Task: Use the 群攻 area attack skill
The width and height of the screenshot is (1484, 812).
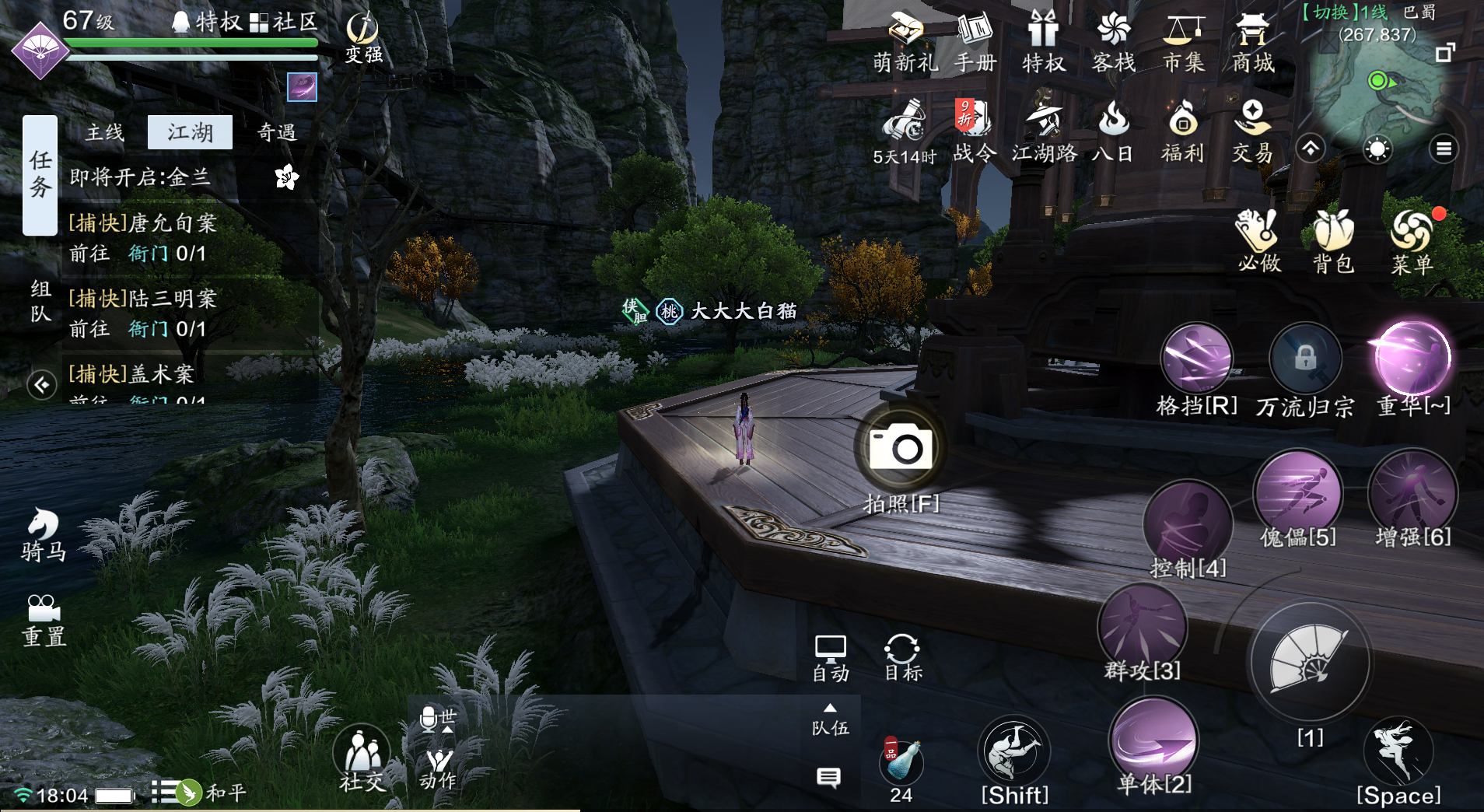Action: (1142, 628)
